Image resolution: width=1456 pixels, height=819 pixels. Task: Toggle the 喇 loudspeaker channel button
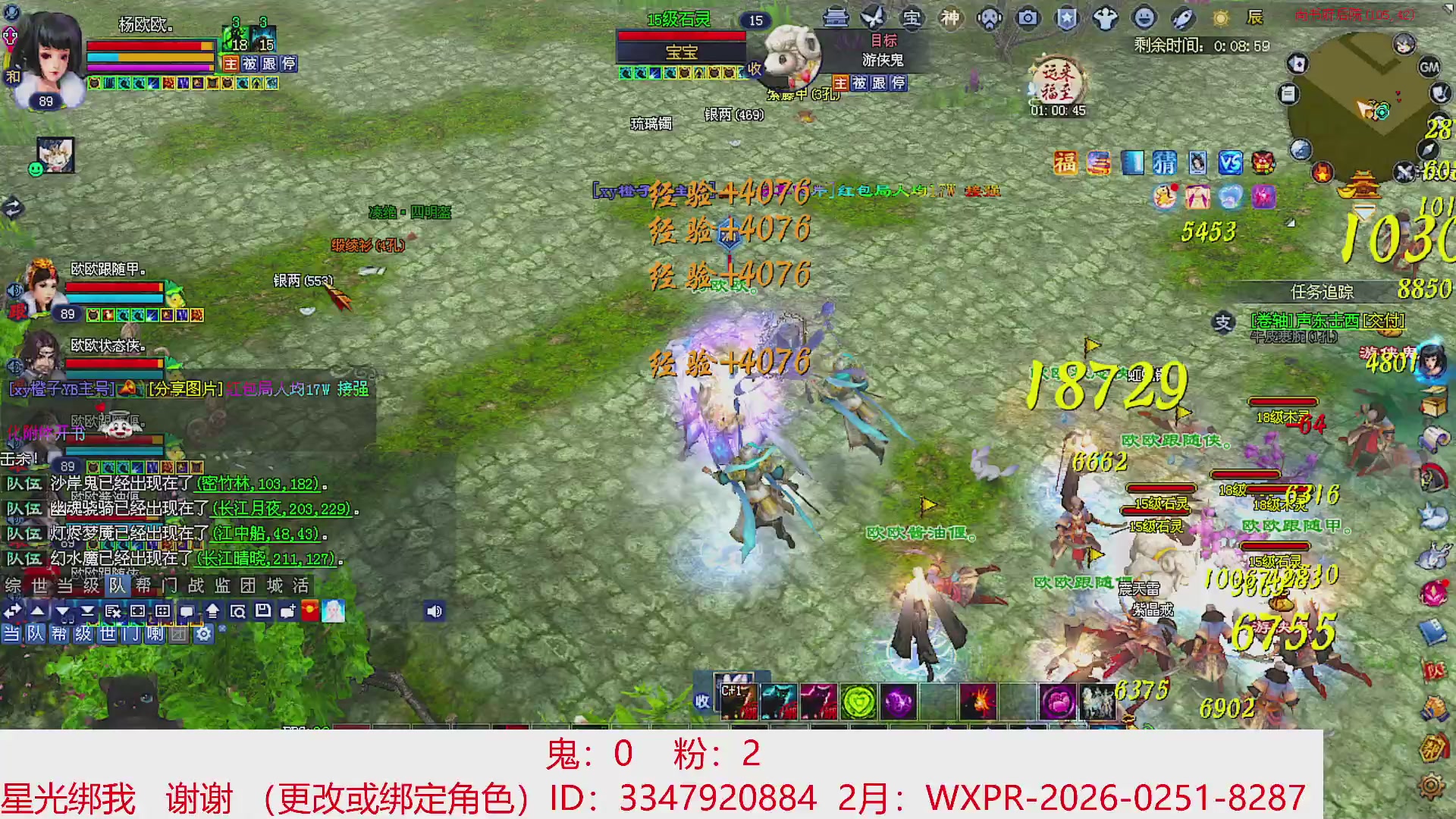click(155, 632)
